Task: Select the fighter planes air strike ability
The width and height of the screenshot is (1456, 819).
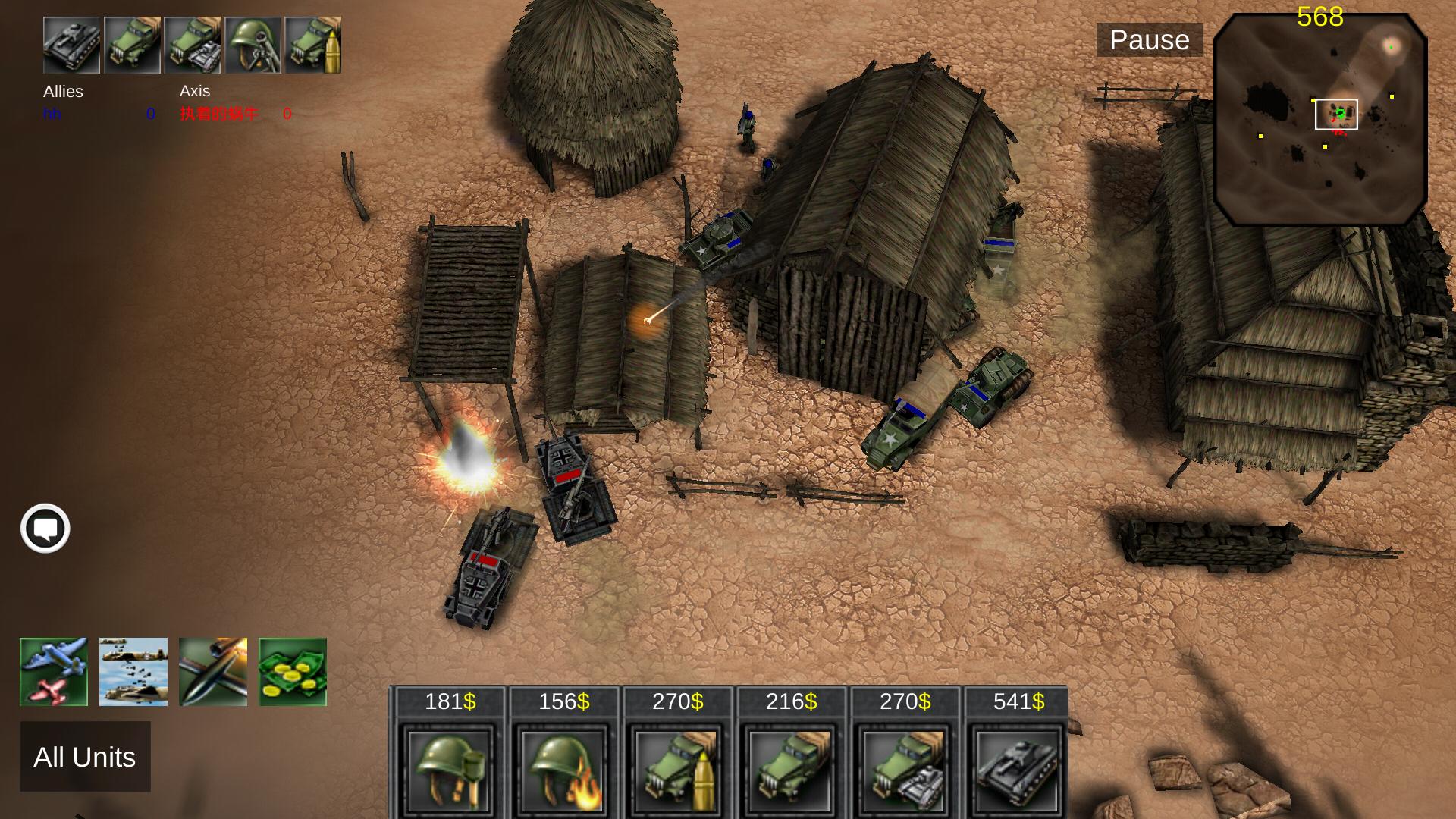Action: tap(54, 670)
